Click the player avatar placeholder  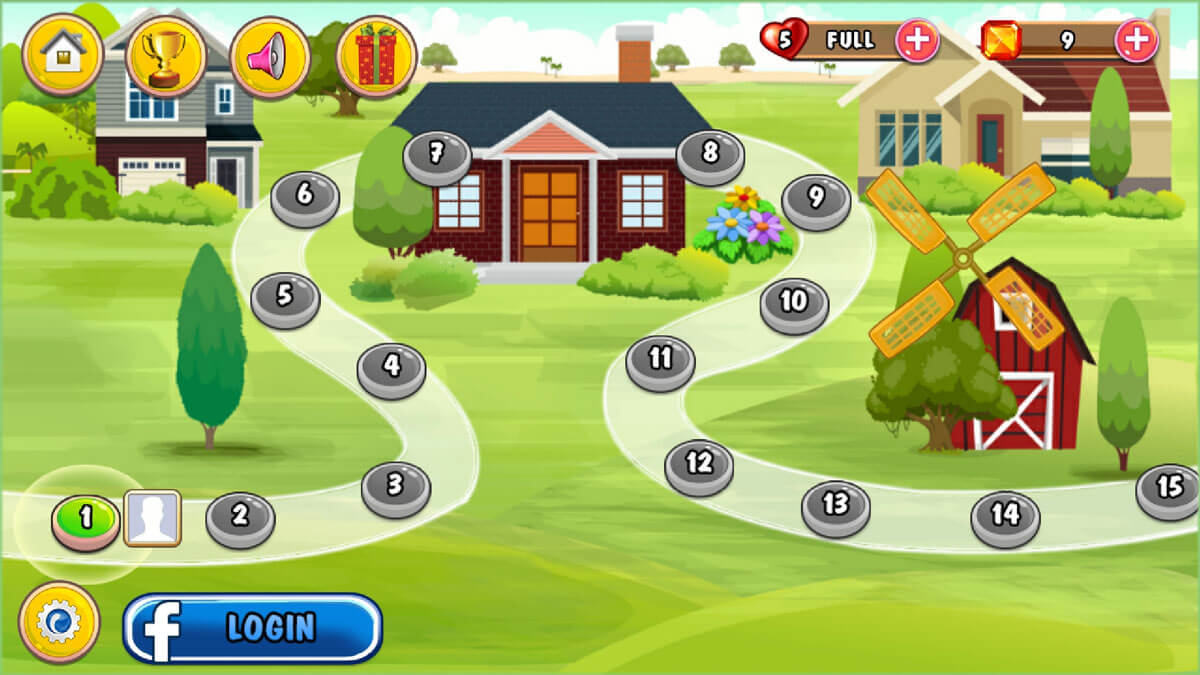[x=152, y=518]
